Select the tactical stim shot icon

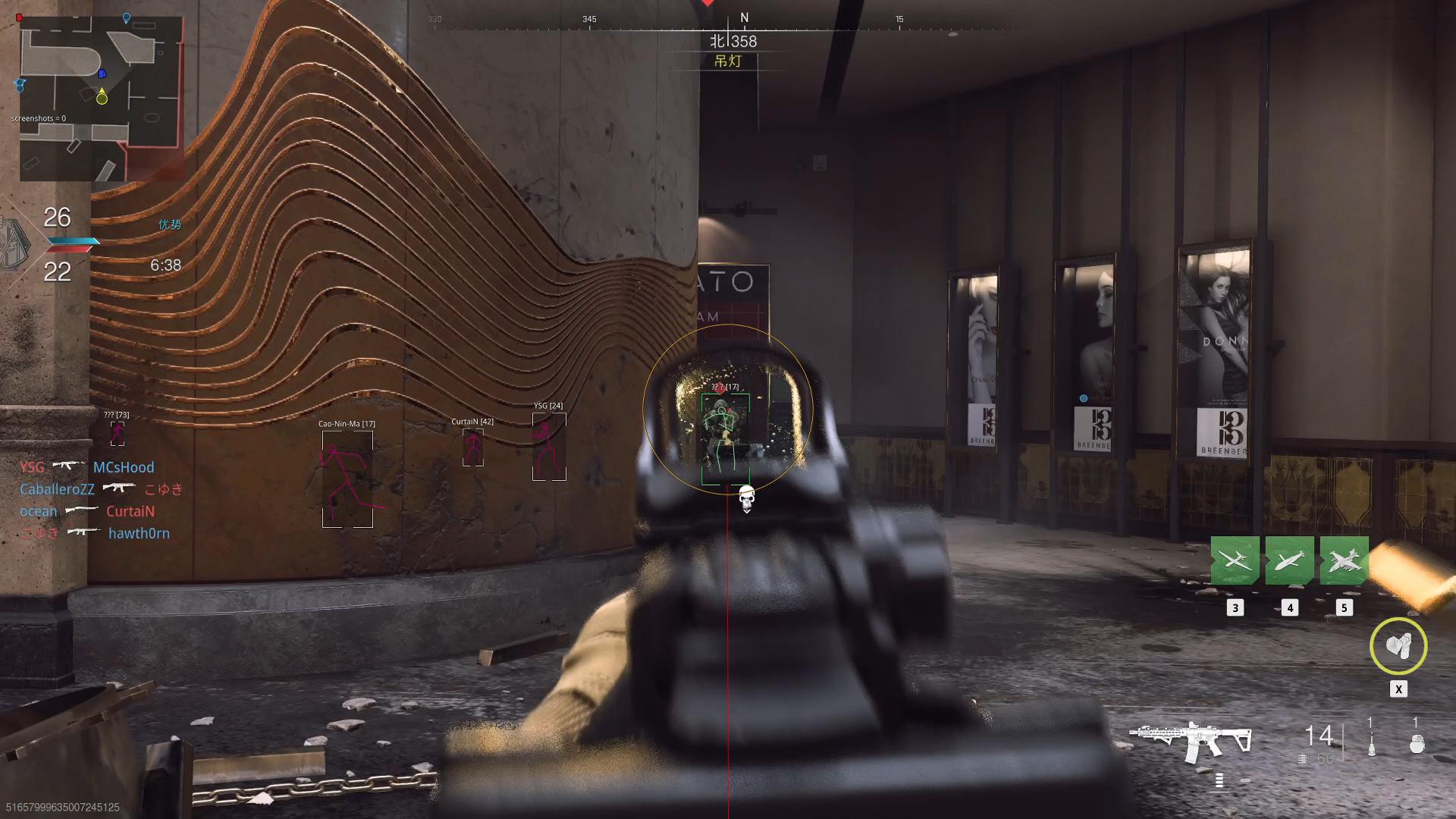(x=1371, y=744)
